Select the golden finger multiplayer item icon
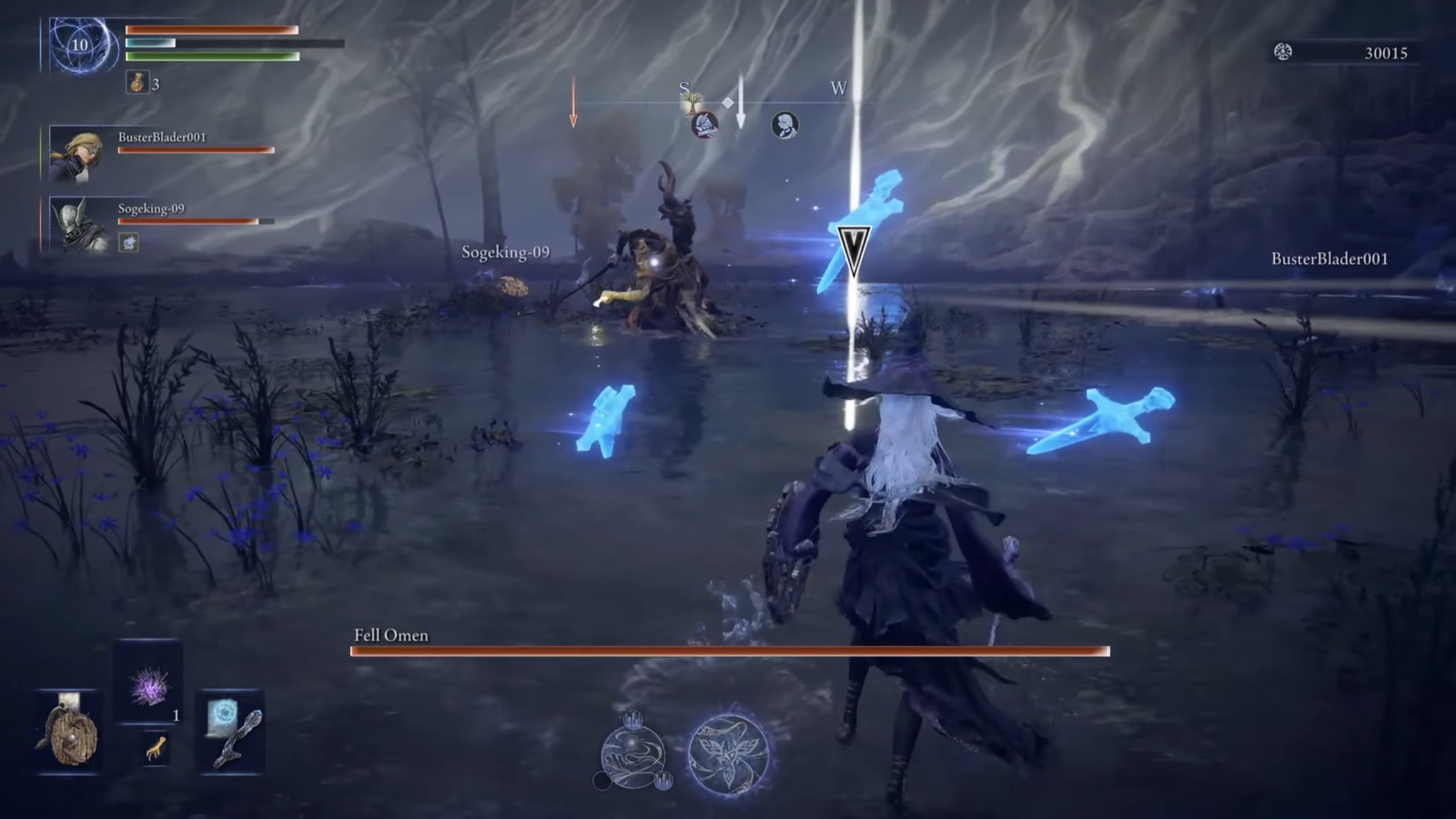1456x819 pixels. pyautogui.click(x=157, y=748)
